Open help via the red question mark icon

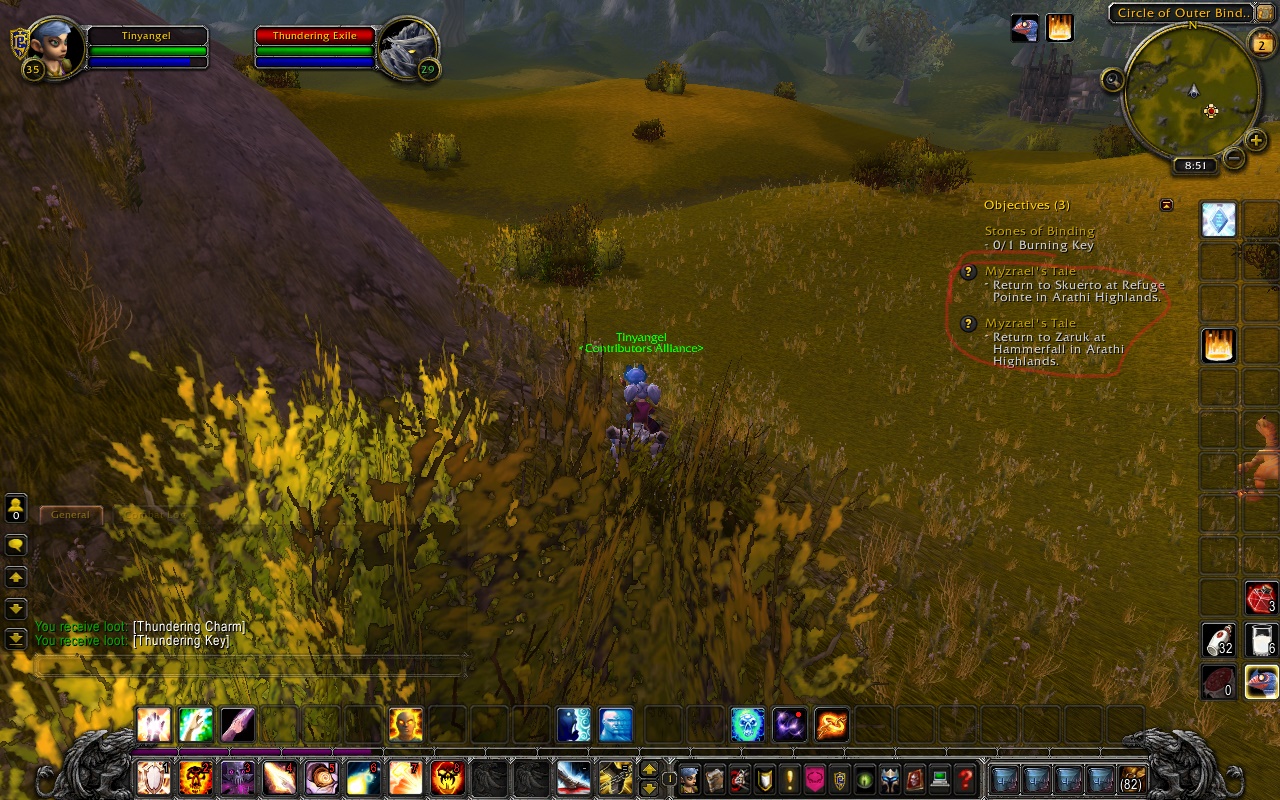966,779
